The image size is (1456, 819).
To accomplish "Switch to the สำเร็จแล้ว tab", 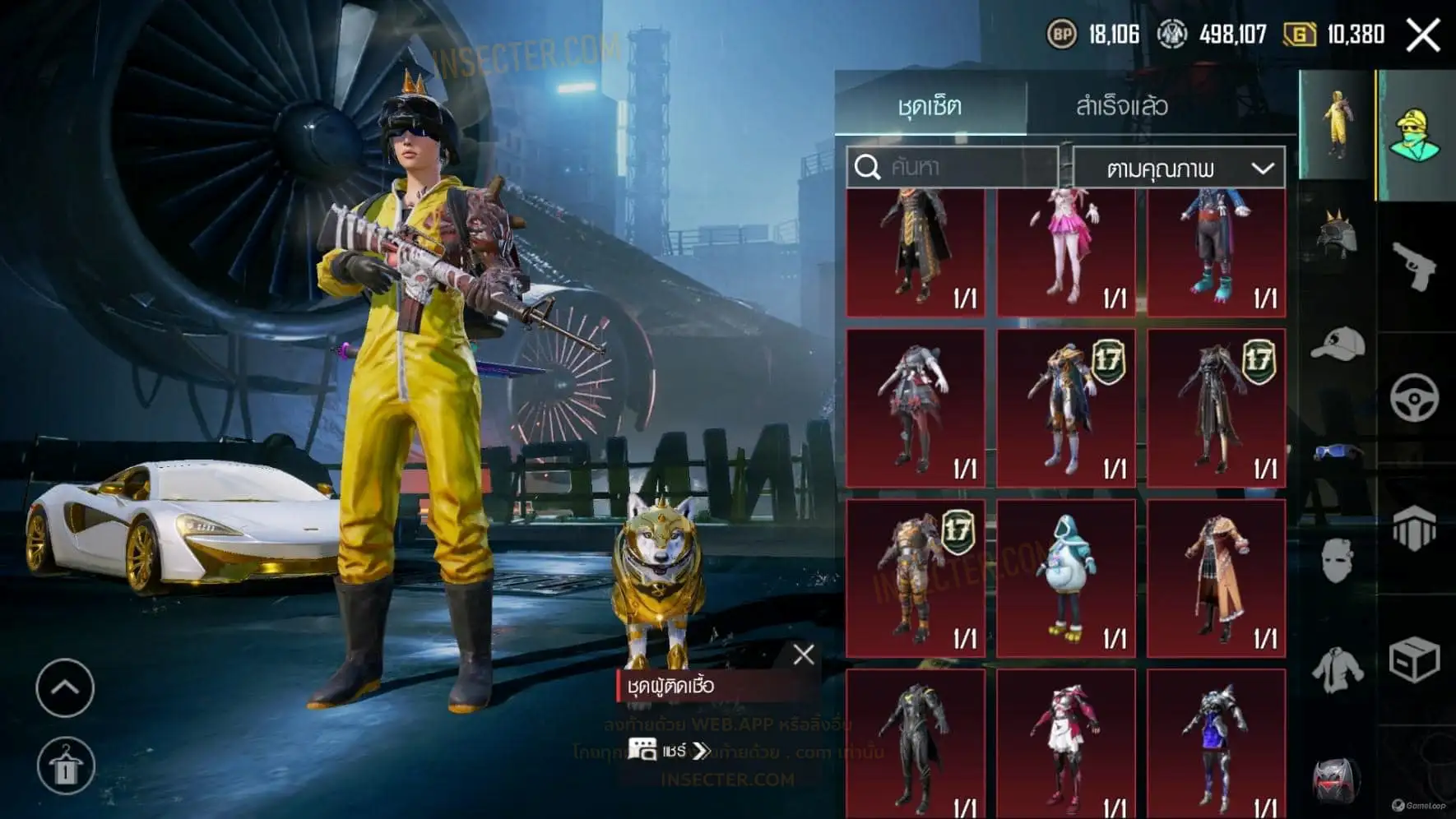I will coord(1121,106).
